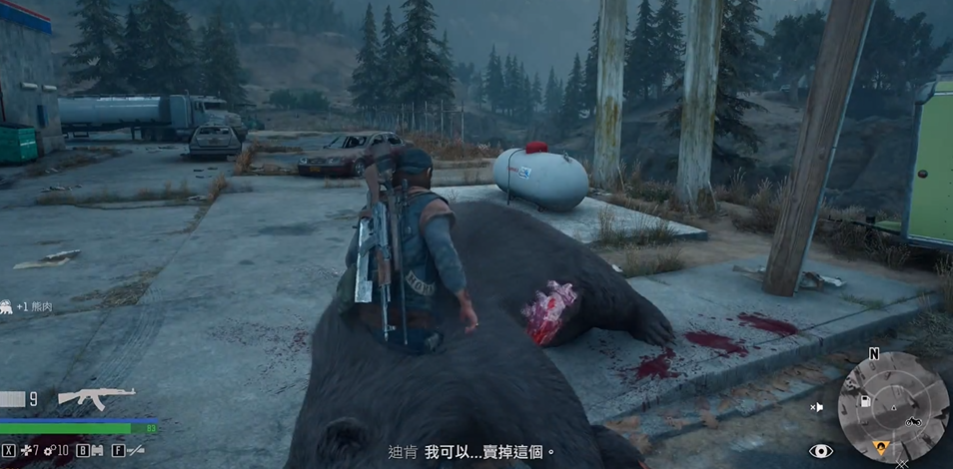This screenshot has width=953, height=469.
Task: Select the motorcycle marker on minimap
Action: pyautogui.click(x=912, y=422)
